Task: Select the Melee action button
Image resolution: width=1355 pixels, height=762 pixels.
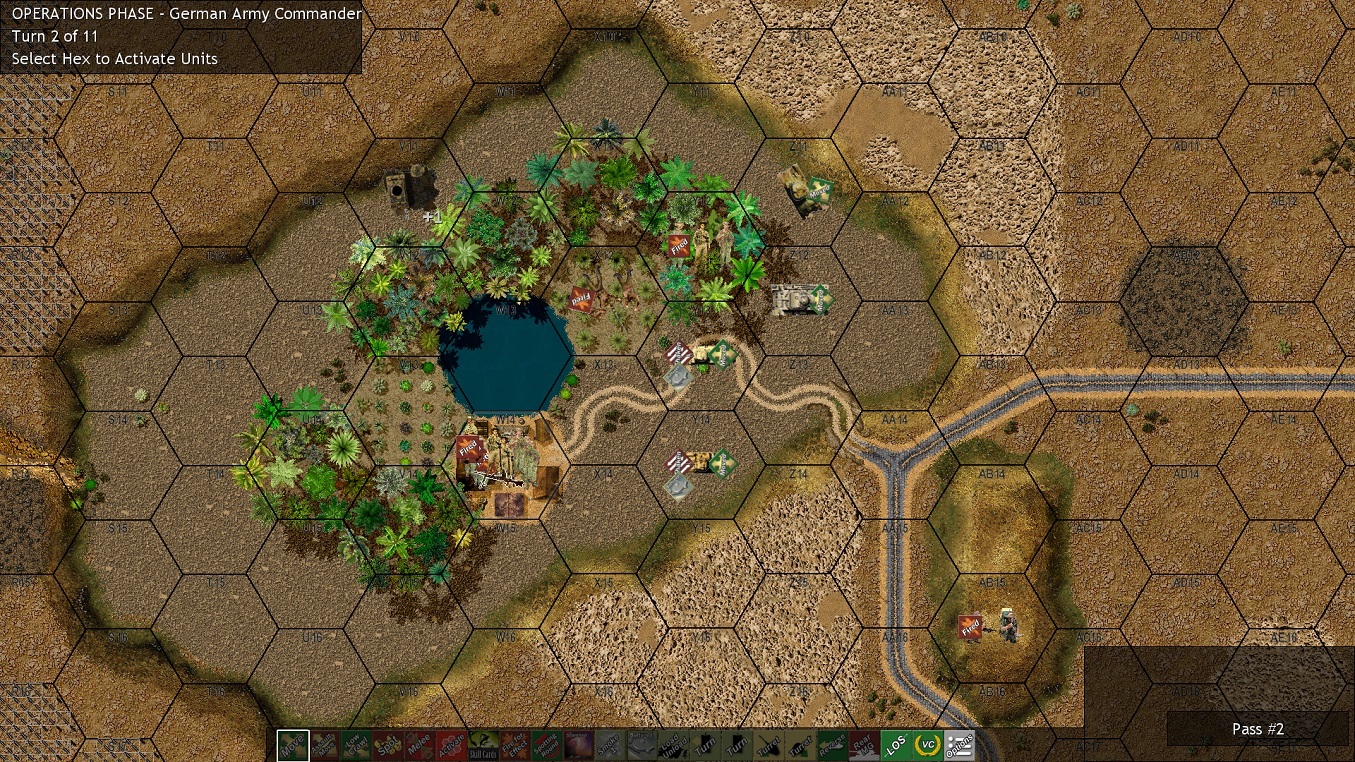Action: click(x=419, y=746)
